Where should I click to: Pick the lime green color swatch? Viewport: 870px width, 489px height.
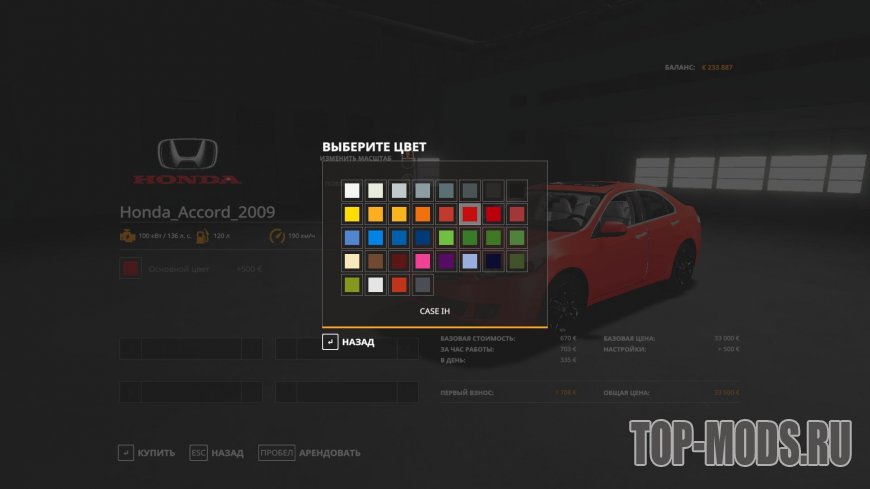pos(446,238)
